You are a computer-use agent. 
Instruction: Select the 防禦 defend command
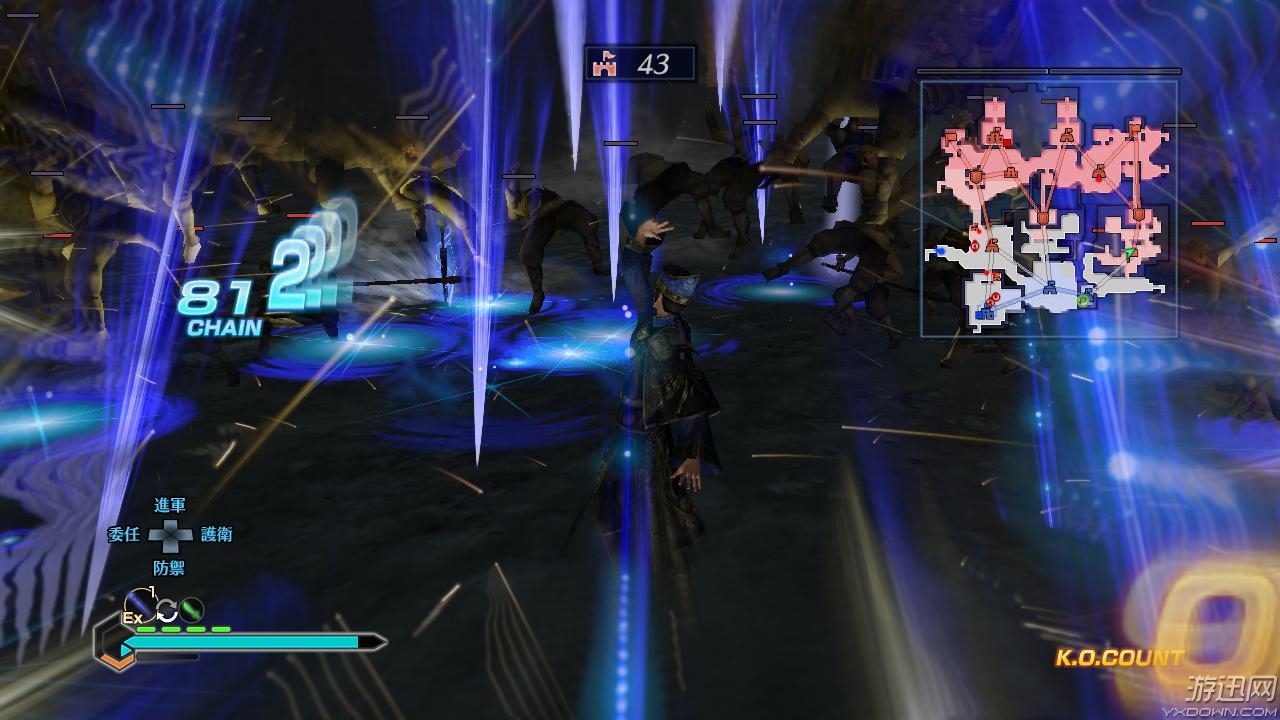pyautogui.click(x=169, y=567)
